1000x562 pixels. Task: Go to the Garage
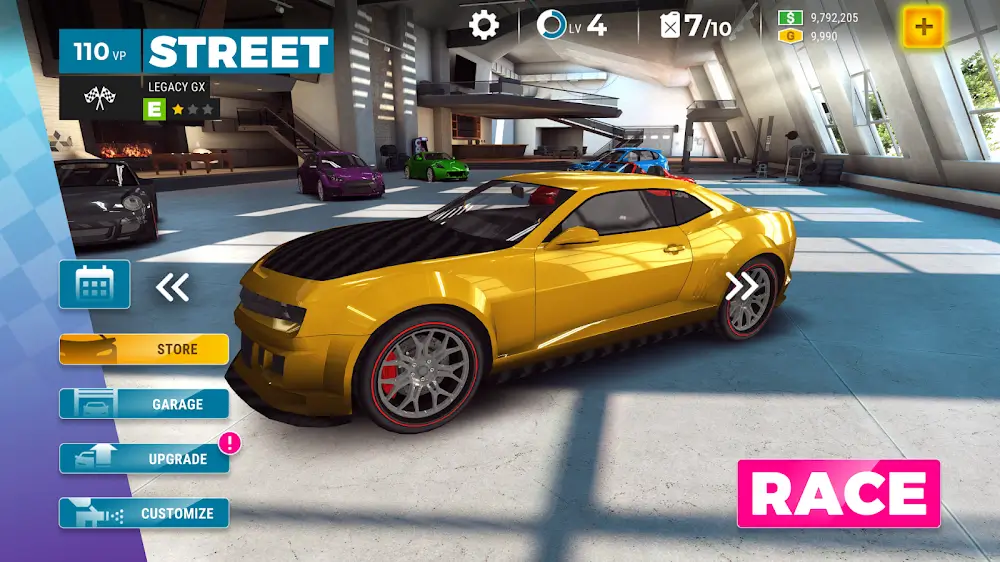[144, 404]
